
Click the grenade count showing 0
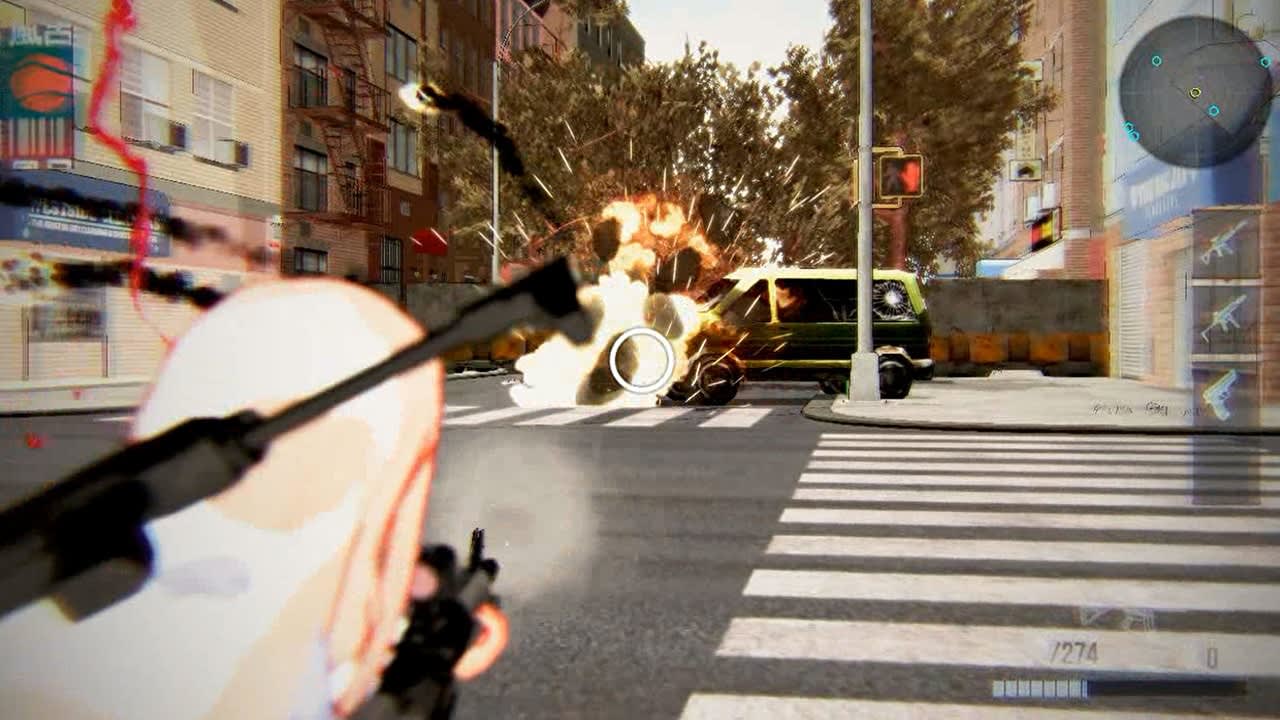coord(1212,652)
